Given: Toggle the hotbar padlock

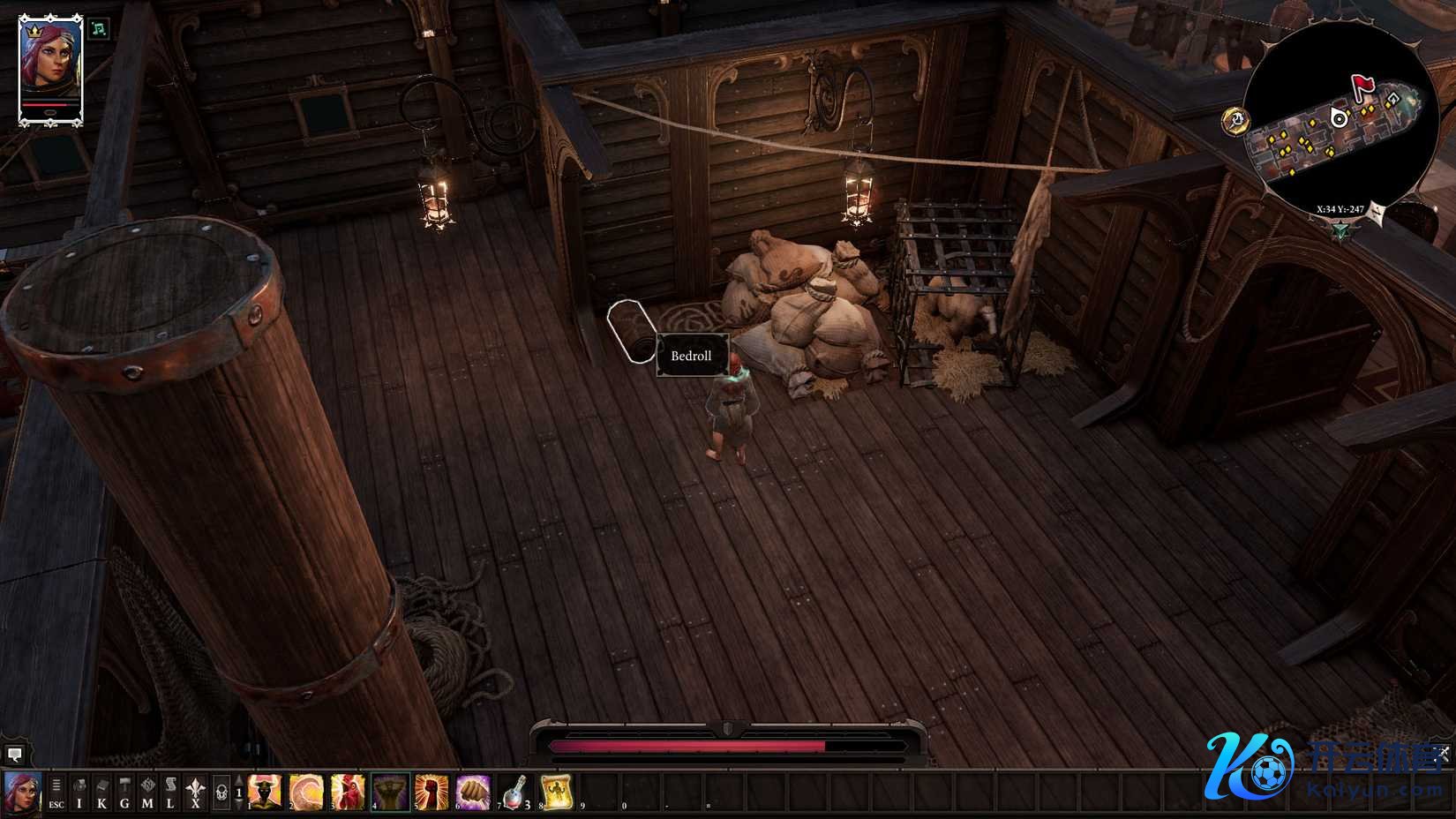Looking at the screenshot, I should (x=221, y=792).
